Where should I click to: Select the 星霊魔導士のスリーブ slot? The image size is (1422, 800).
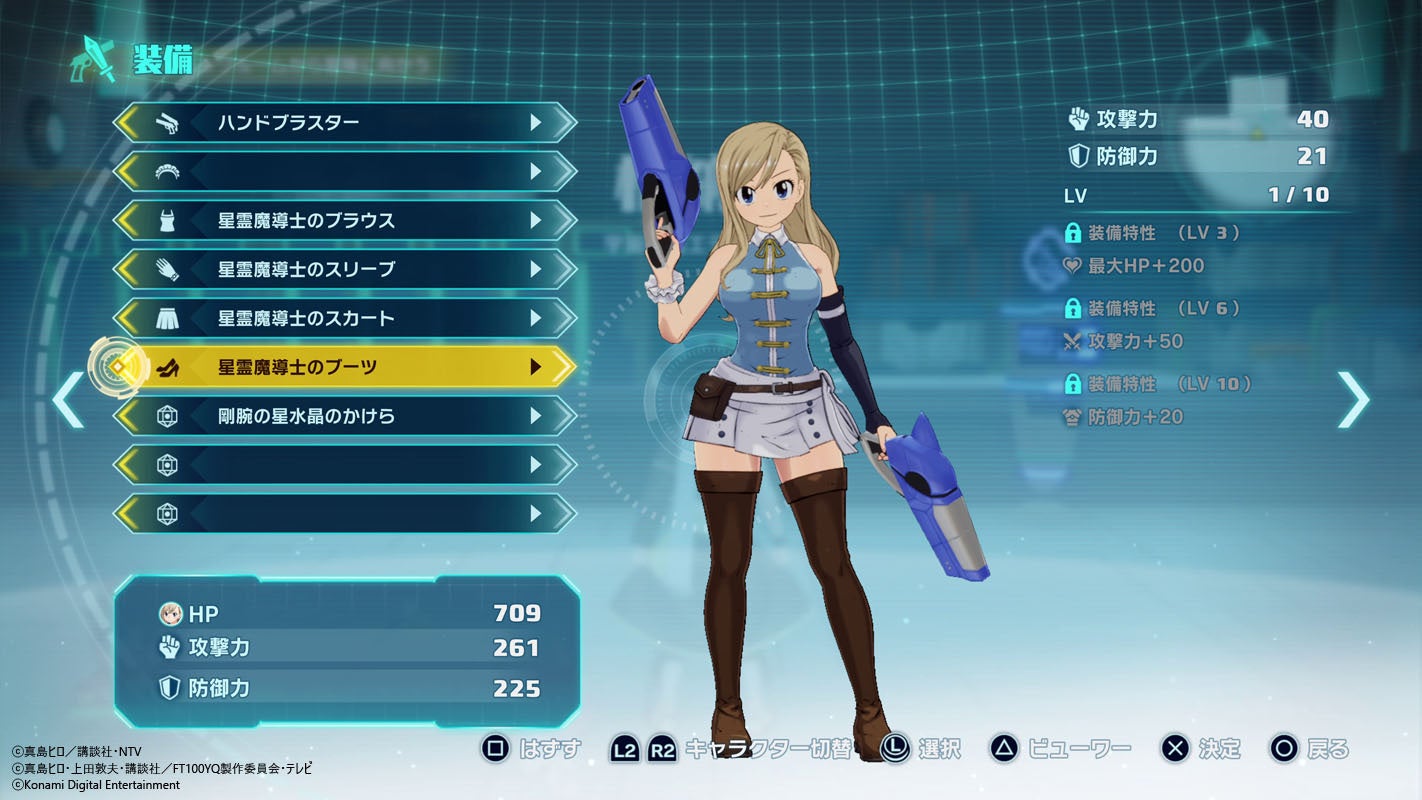click(x=345, y=270)
